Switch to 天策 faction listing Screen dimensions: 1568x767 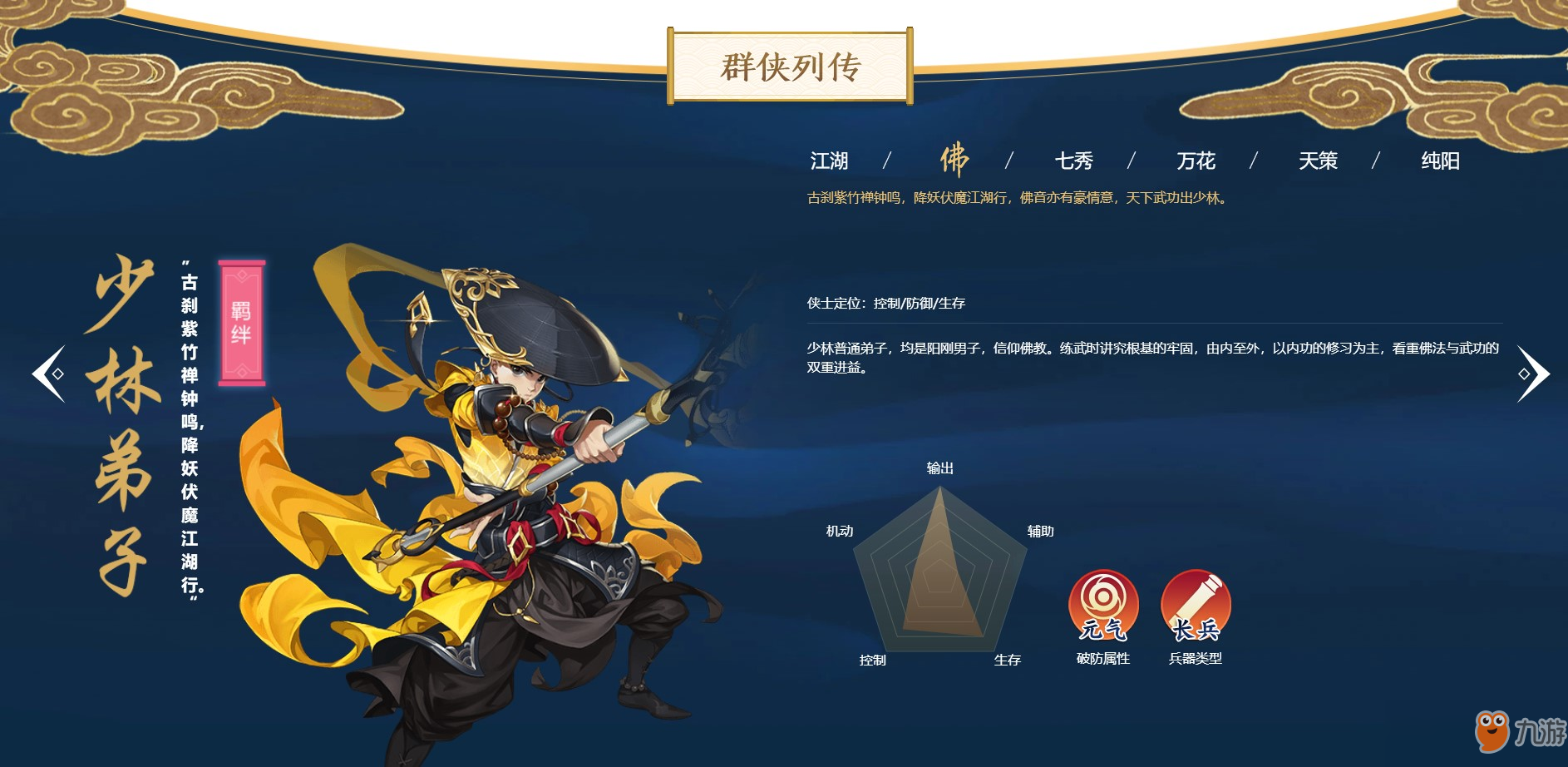point(1319,161)
